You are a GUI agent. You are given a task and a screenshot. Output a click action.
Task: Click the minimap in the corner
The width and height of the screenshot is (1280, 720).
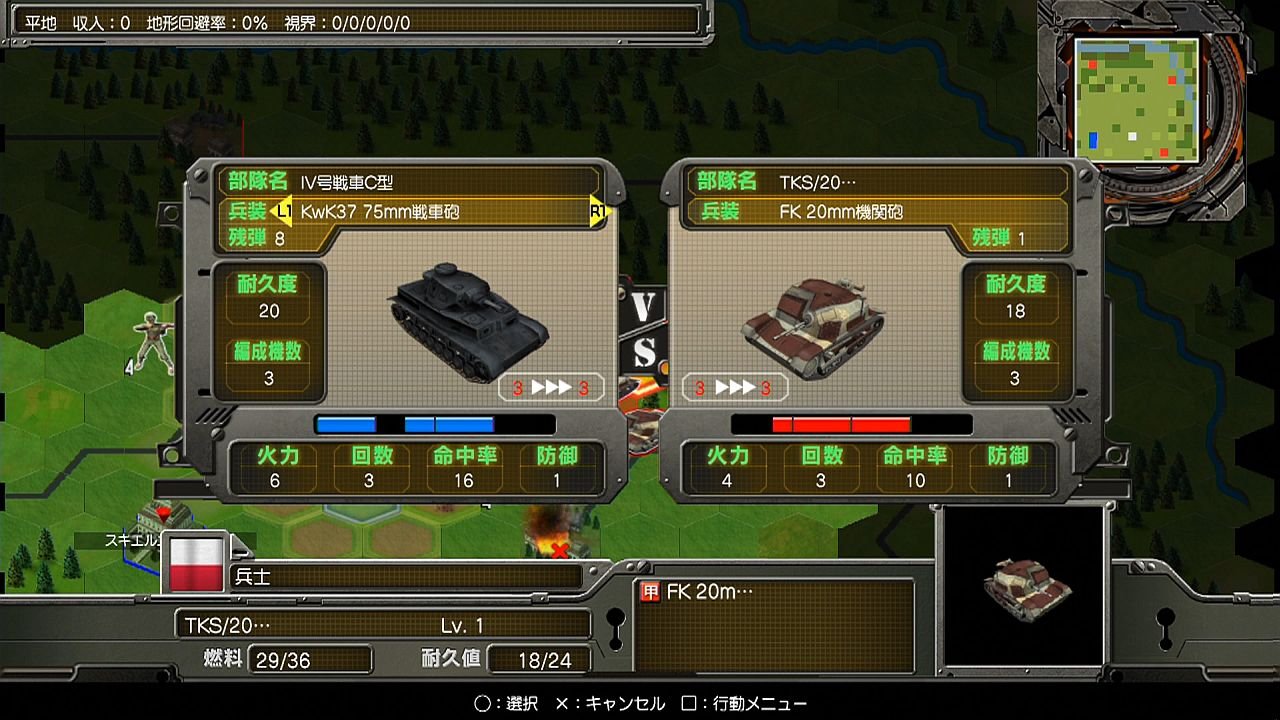[x=1136, y=100]
